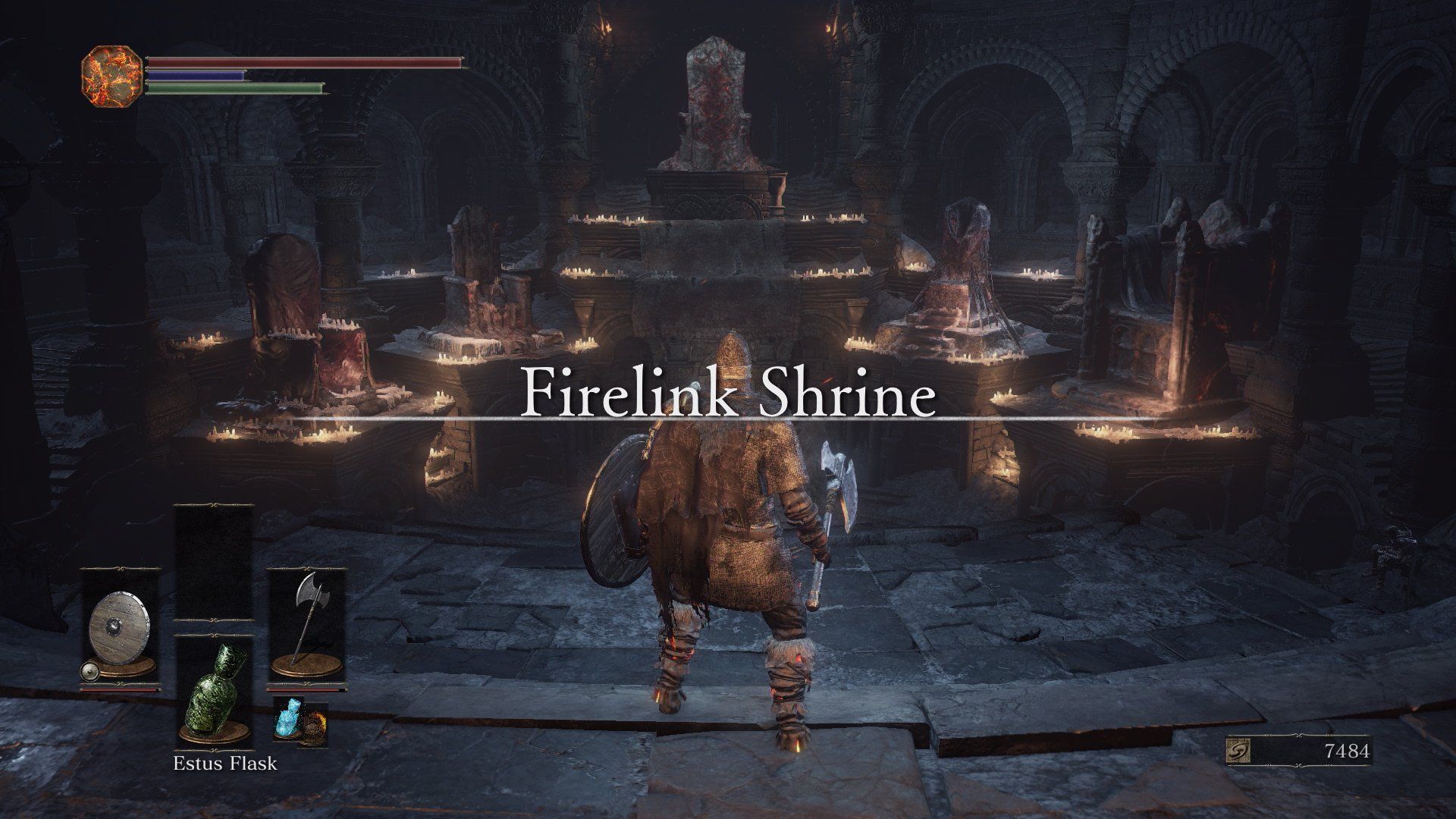Screen dimensions: 1456x819
Task: Click the small buckler icon under the shield slot
Action: [89, 671]
